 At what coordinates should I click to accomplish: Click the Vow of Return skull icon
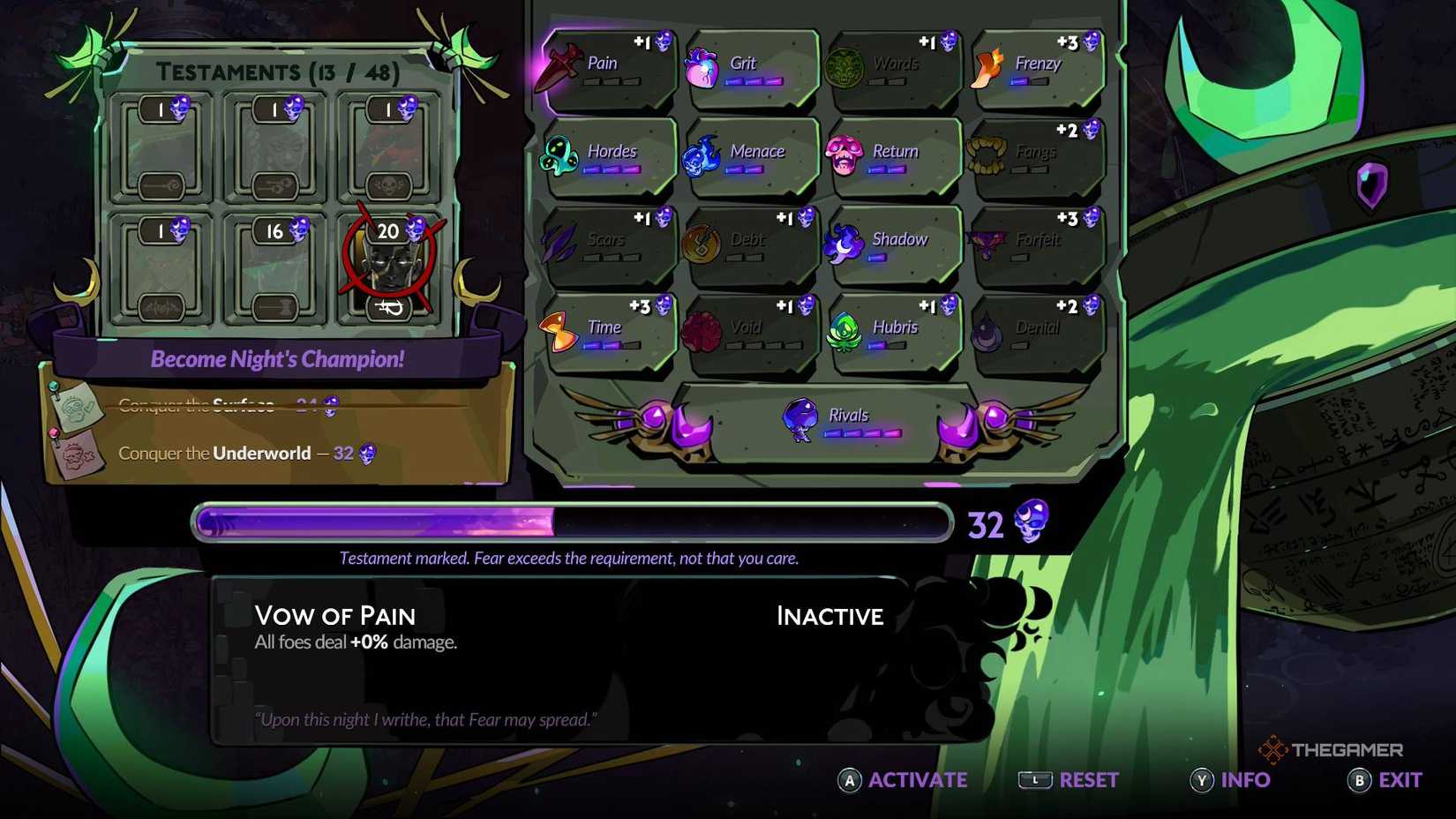point(844,152)
